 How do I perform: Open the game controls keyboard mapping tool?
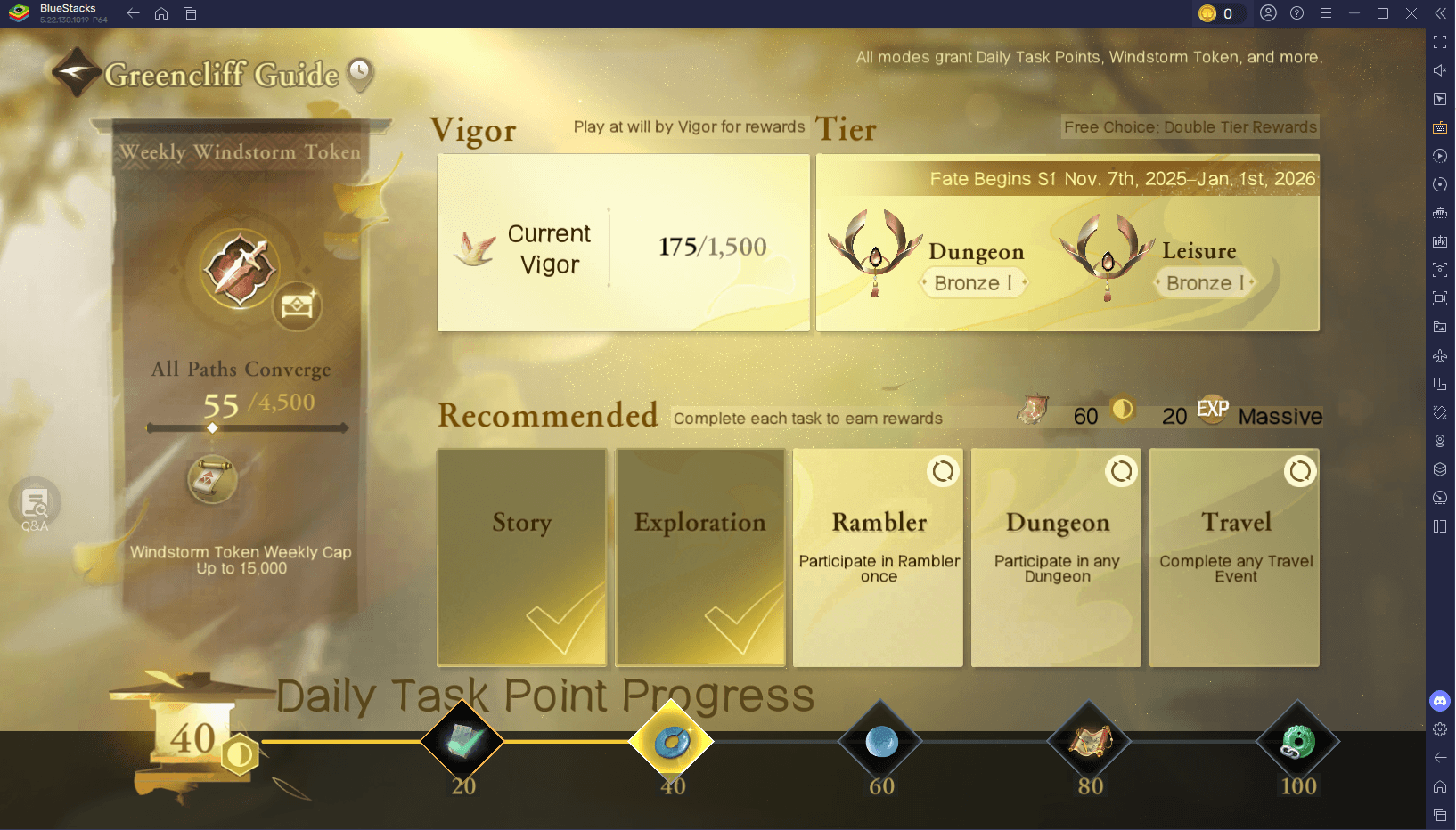(x=1439, y=127)
